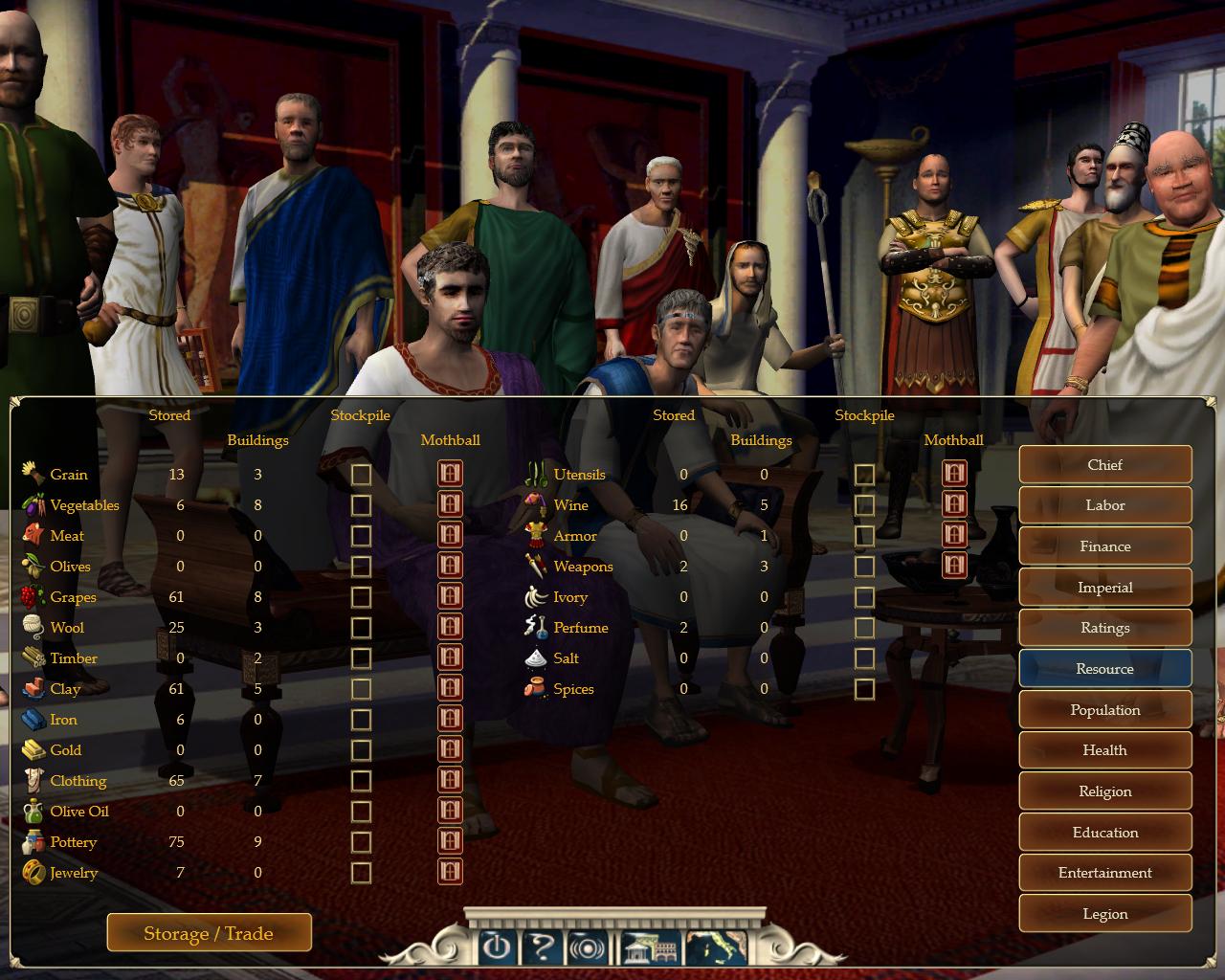Switch to the Health advisor
Image resolution: width=1225 pixels, height=980 pixels.
coord(1104,750)
